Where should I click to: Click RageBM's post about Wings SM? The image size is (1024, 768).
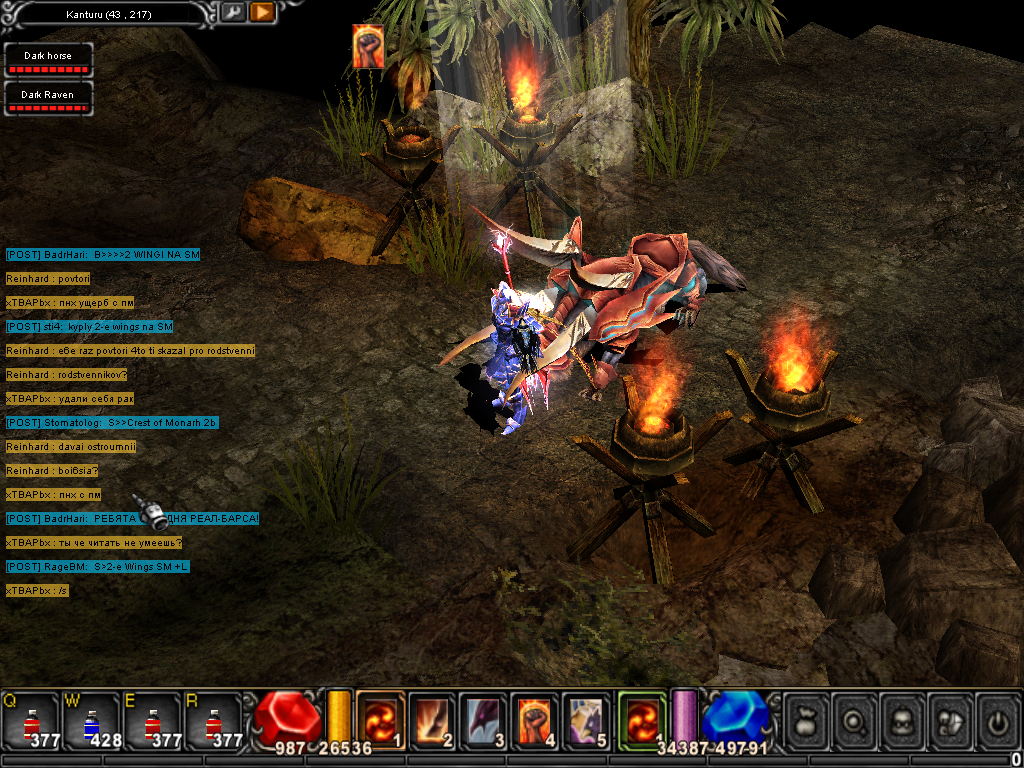98,567
